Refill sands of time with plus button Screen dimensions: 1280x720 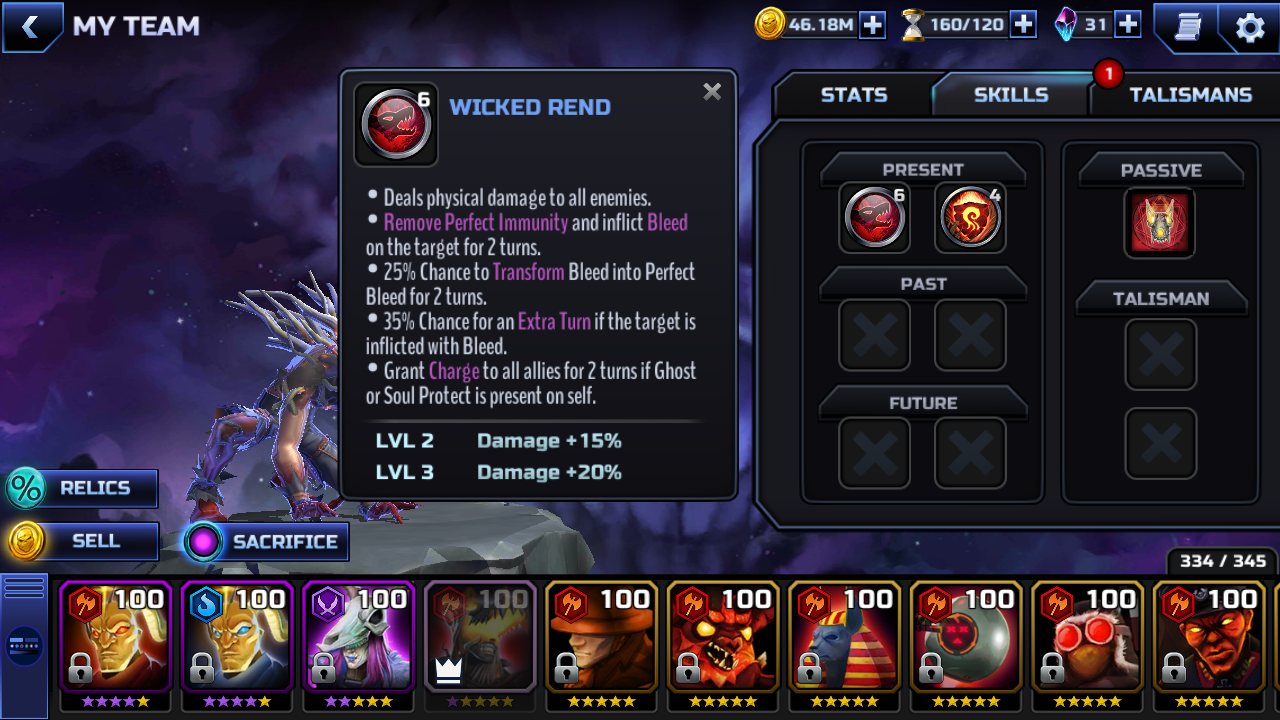pos(1023,25)
